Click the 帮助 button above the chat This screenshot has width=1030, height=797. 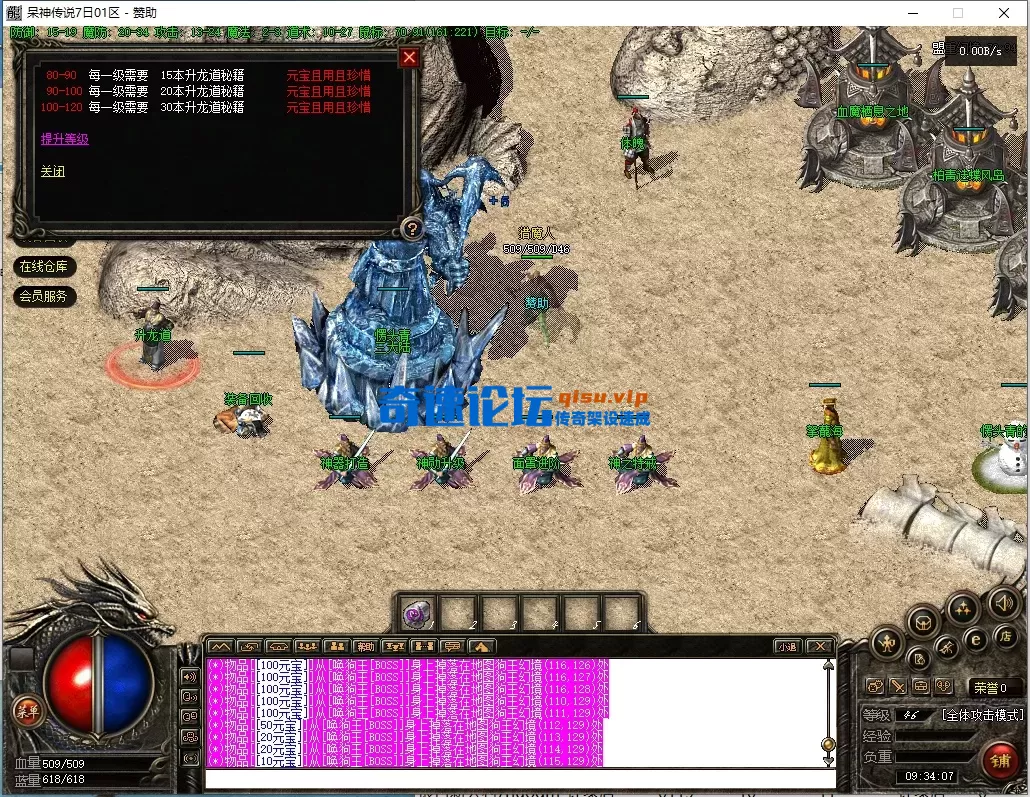coord(366,646)
